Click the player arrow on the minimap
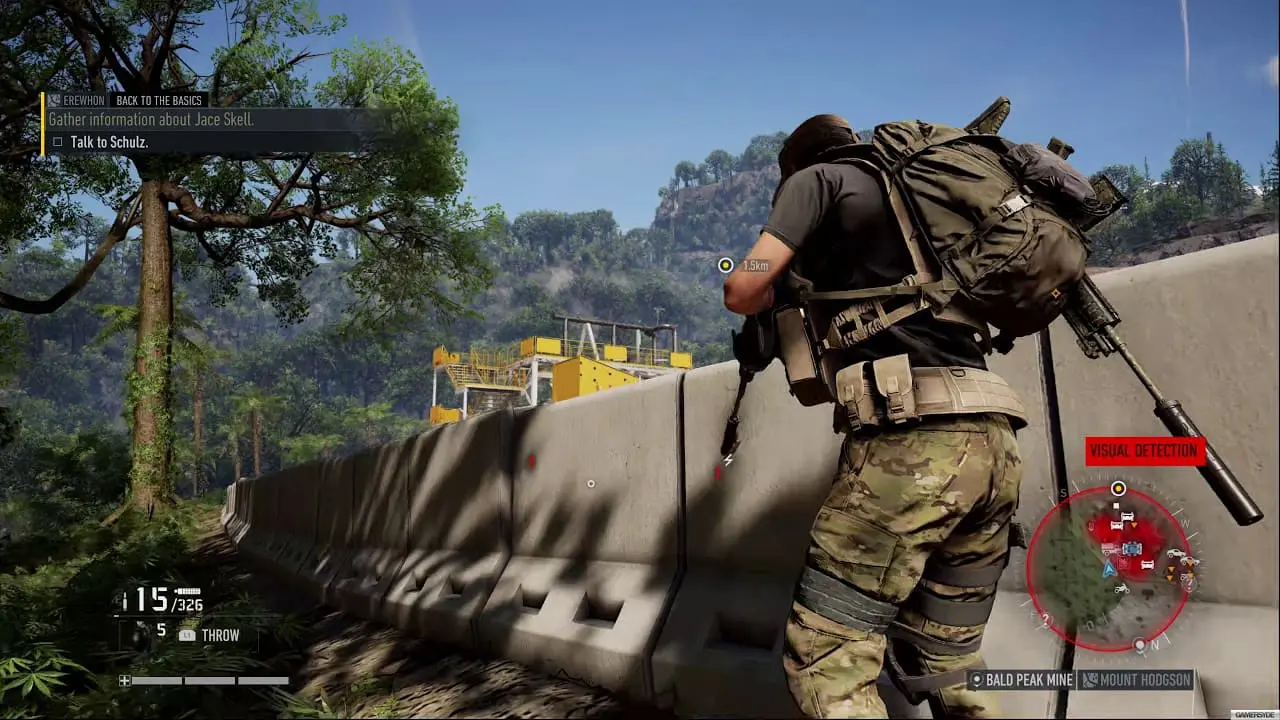This screenshot has width=1280, height=720. 1109,569
